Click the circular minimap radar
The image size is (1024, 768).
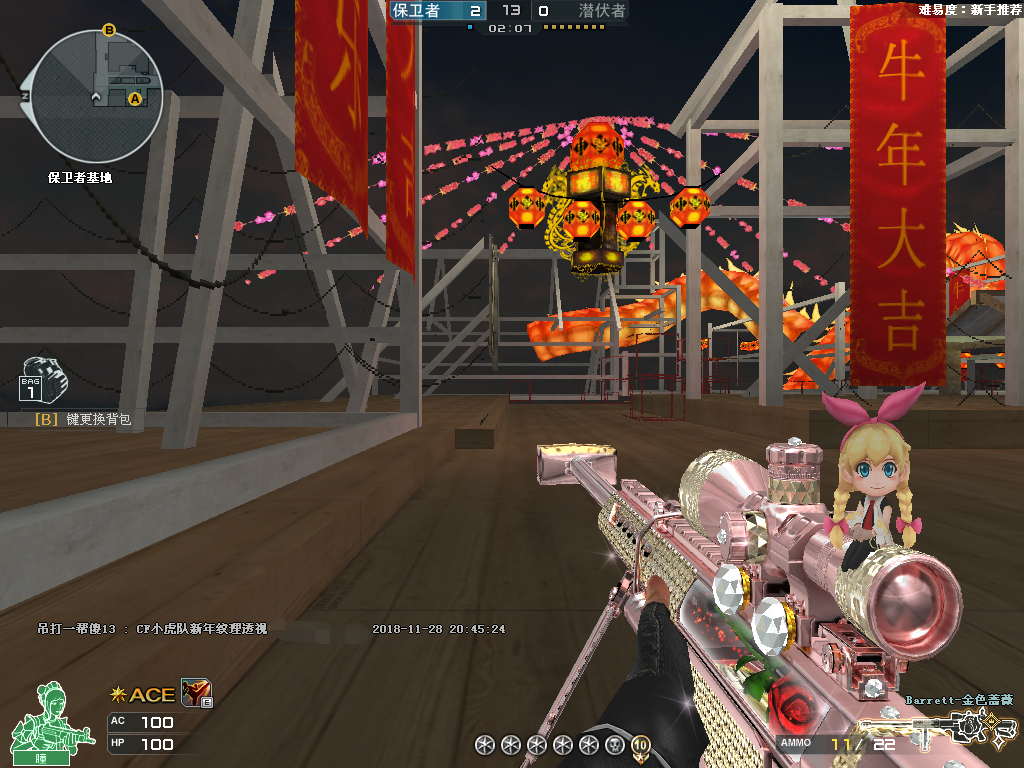pos(97,96)
